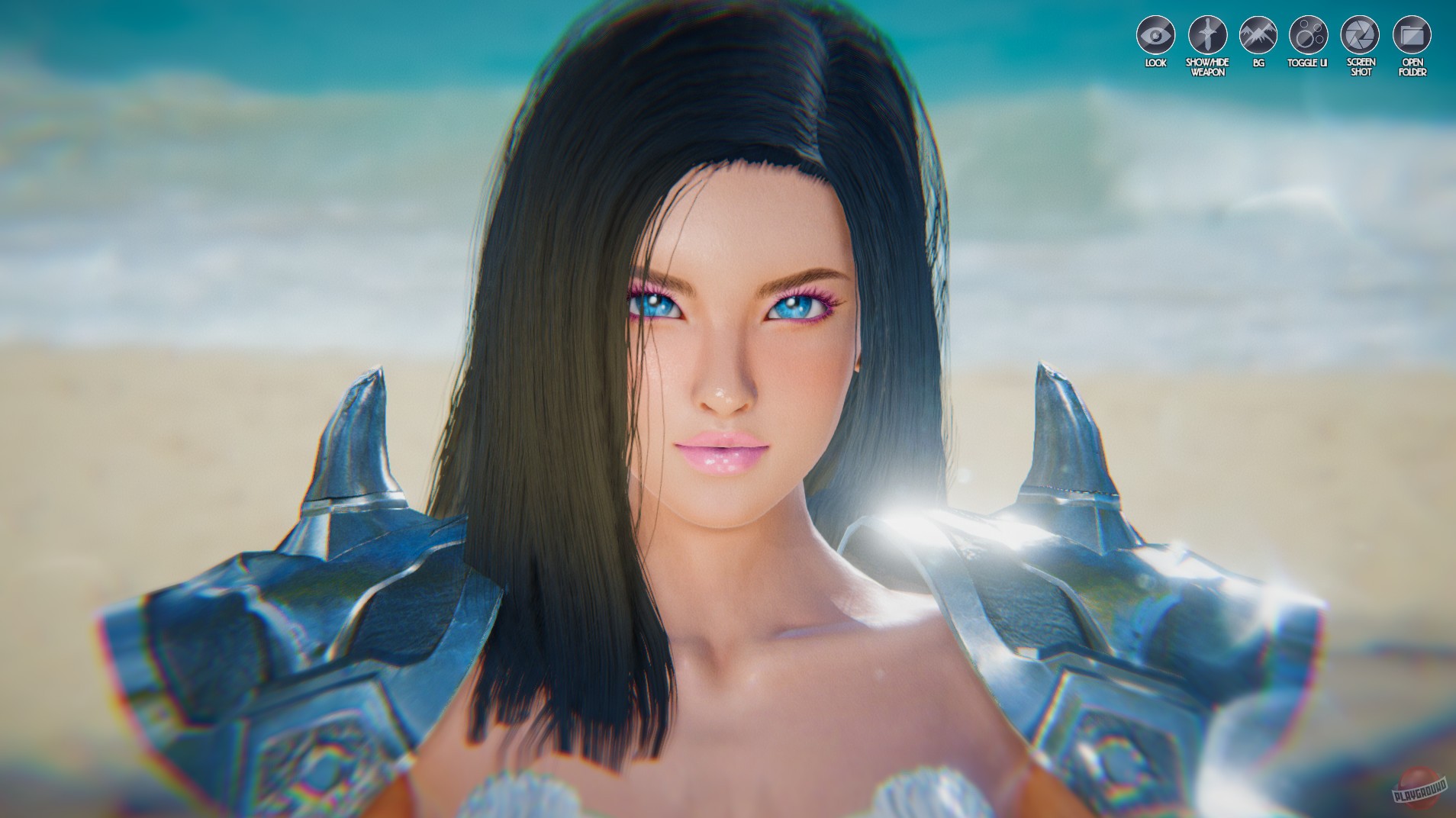This screenshot has height=818, width=1456.
Task: Click the Open Folder icon
Action: [x=1413, y=34]
